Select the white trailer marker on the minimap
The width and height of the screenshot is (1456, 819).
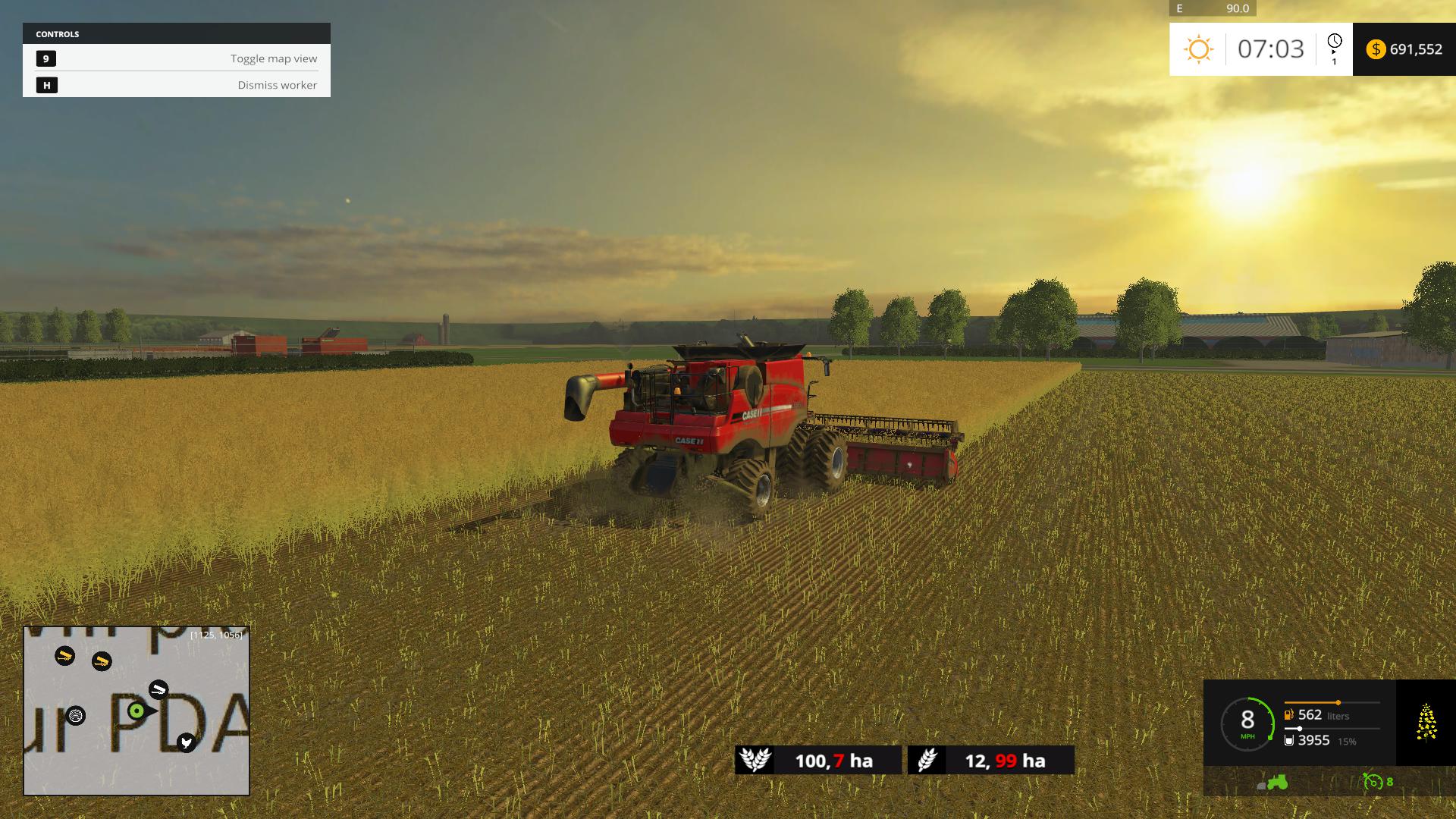[158, 689]
